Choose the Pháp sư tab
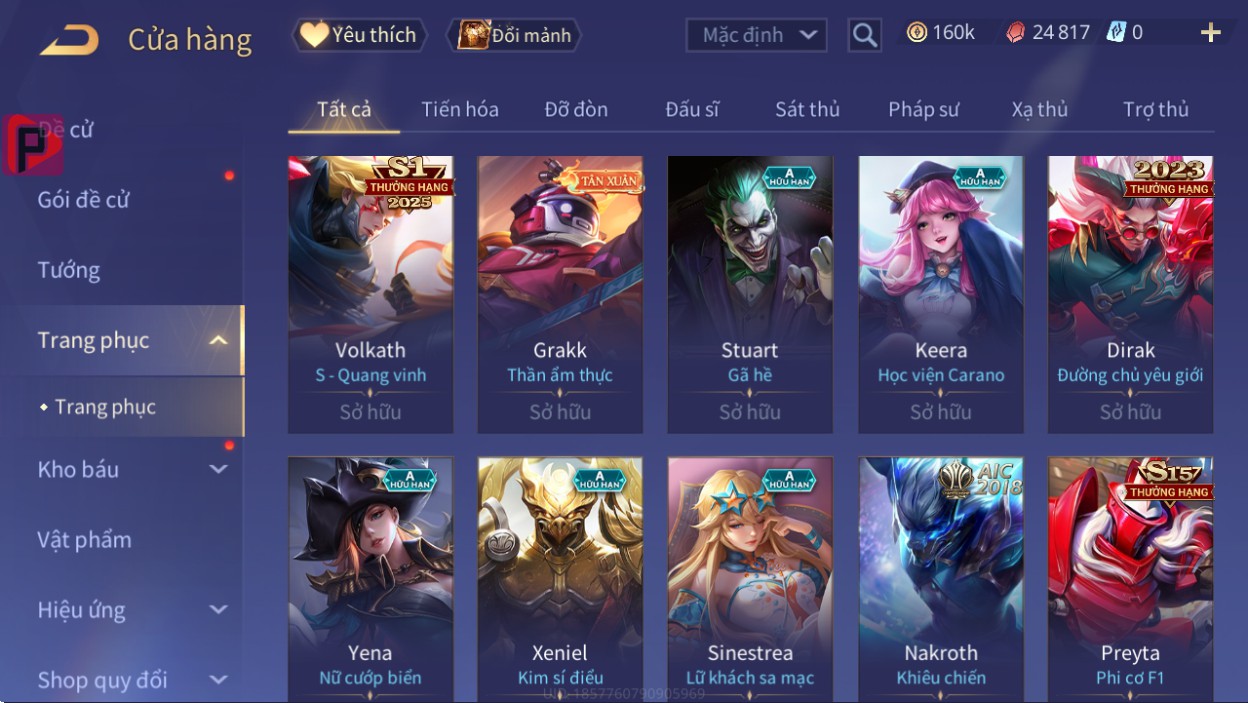Screen dimensions: 1248x703 coord(923,109)
